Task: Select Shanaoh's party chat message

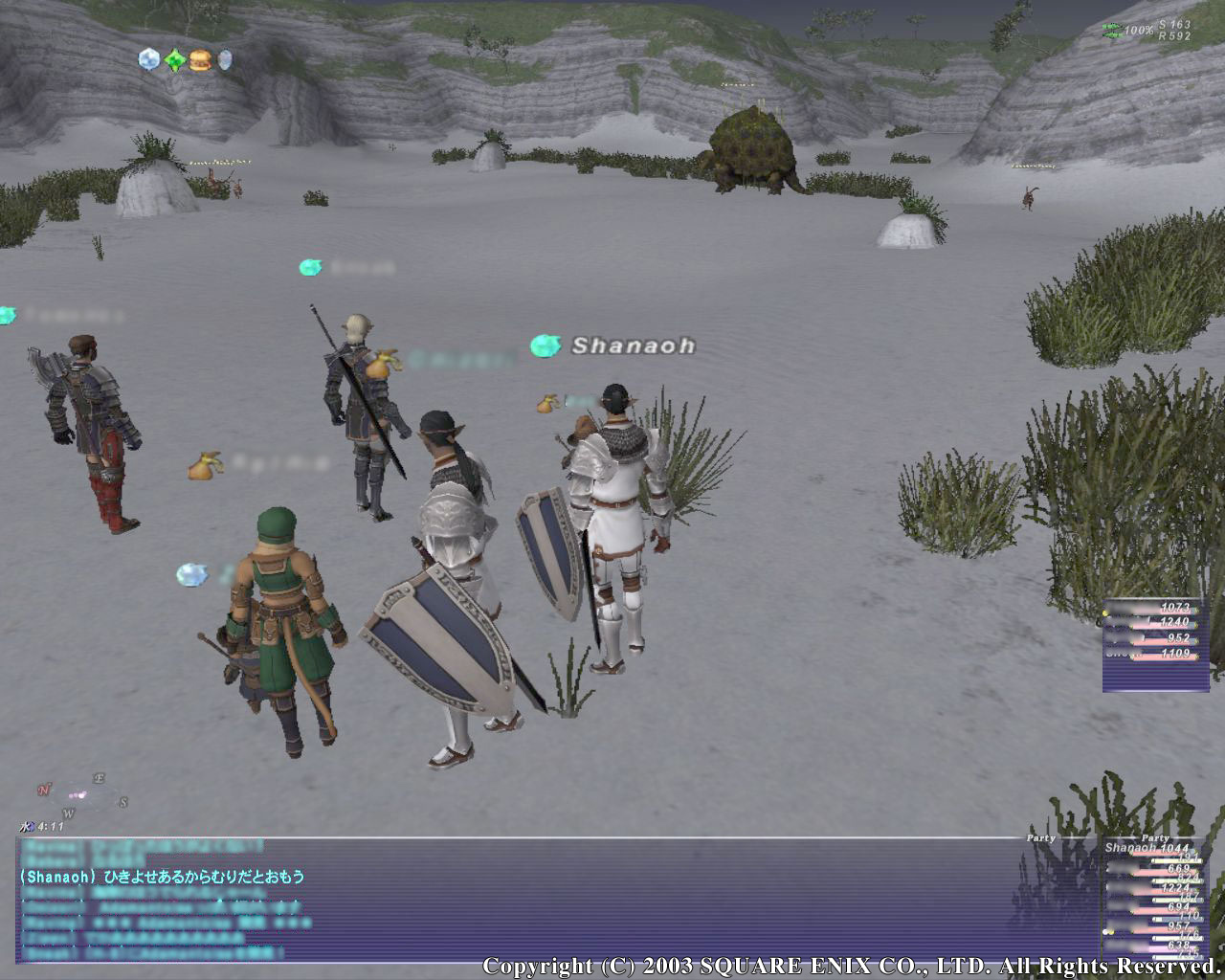Action: 162,877
